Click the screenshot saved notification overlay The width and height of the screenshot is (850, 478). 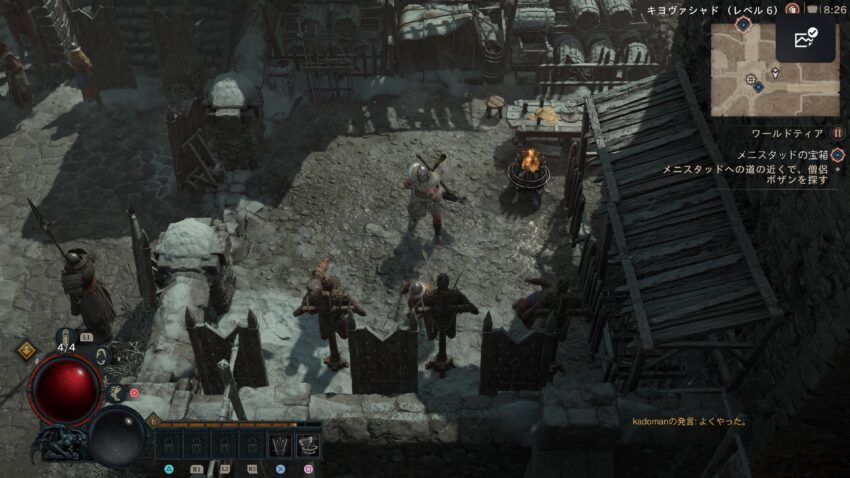pyautogui.click(x=804, y=39)
